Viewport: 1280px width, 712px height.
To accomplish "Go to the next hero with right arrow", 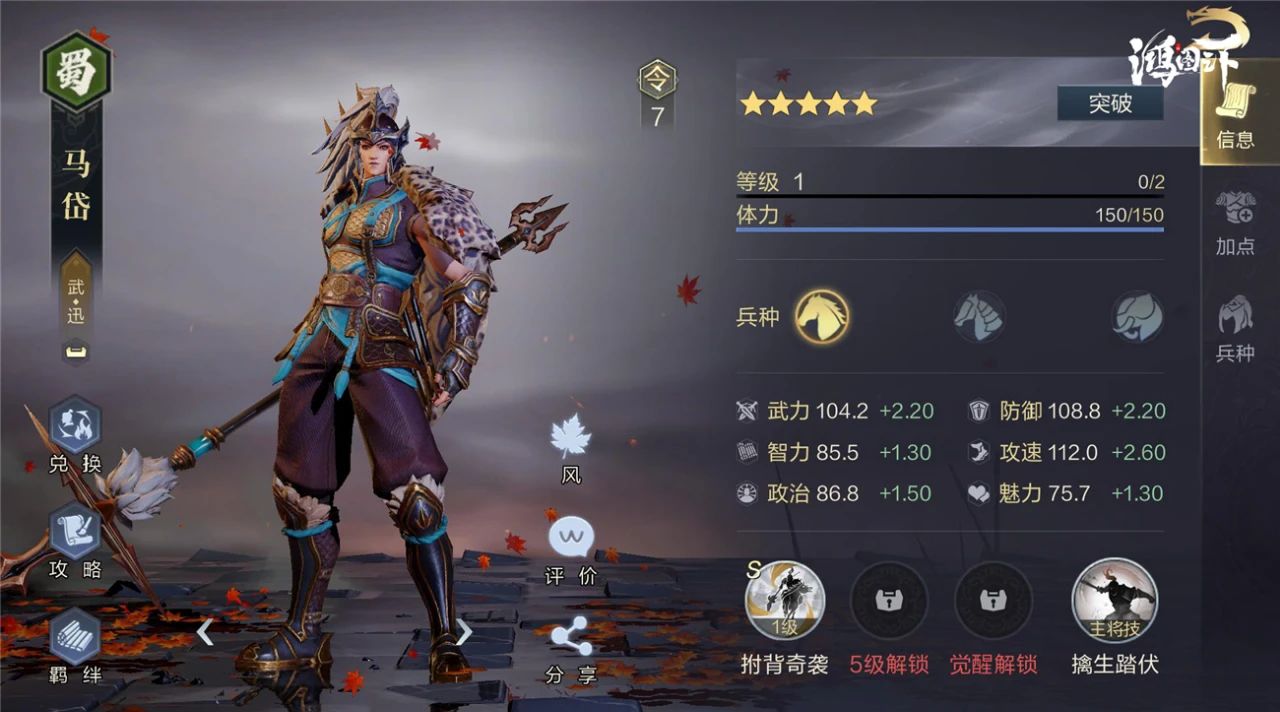I will tap(464, 632).
